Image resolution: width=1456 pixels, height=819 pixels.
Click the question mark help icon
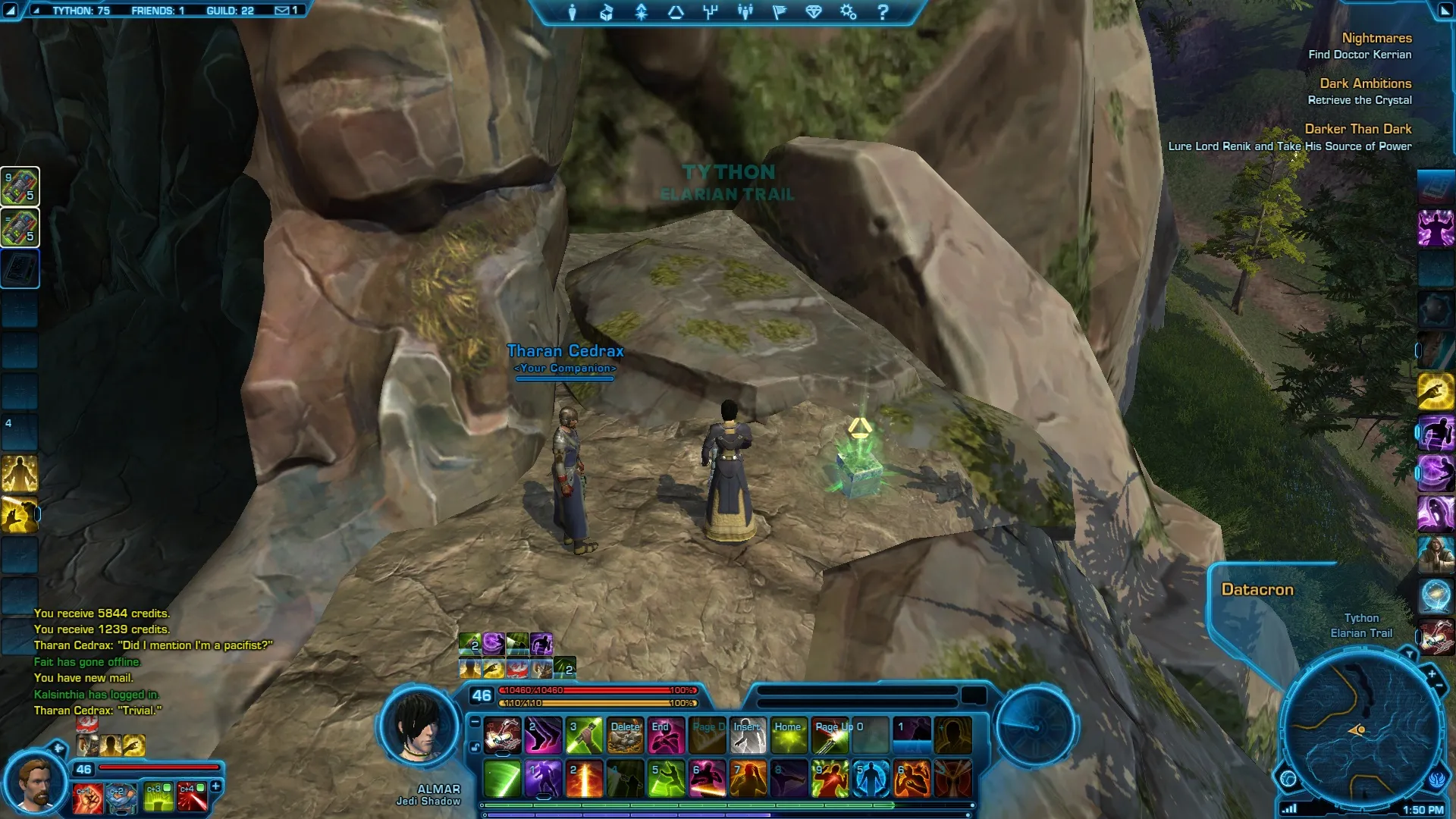[883, 12]
